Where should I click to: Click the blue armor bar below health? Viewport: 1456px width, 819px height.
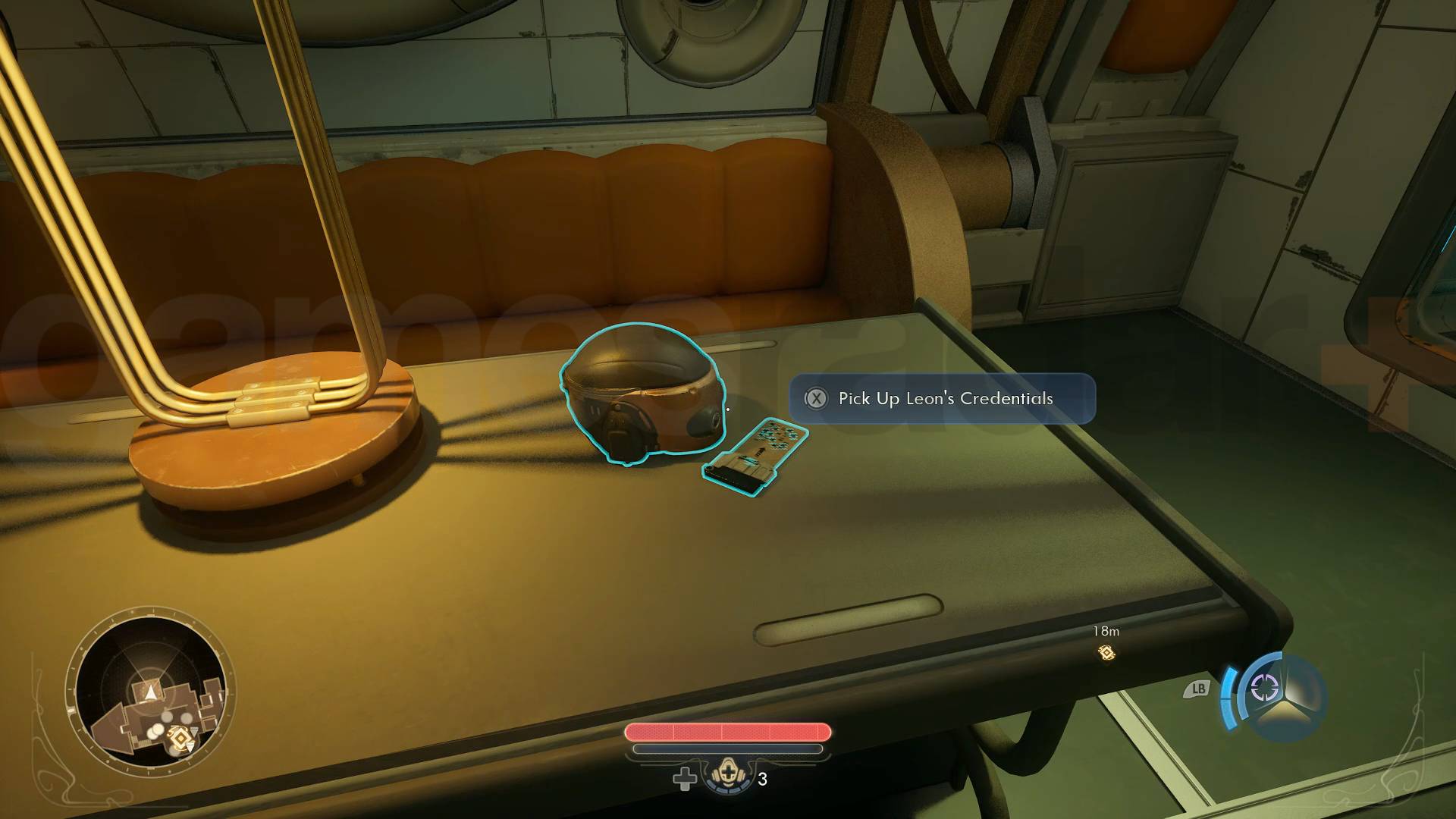point(726,749)
